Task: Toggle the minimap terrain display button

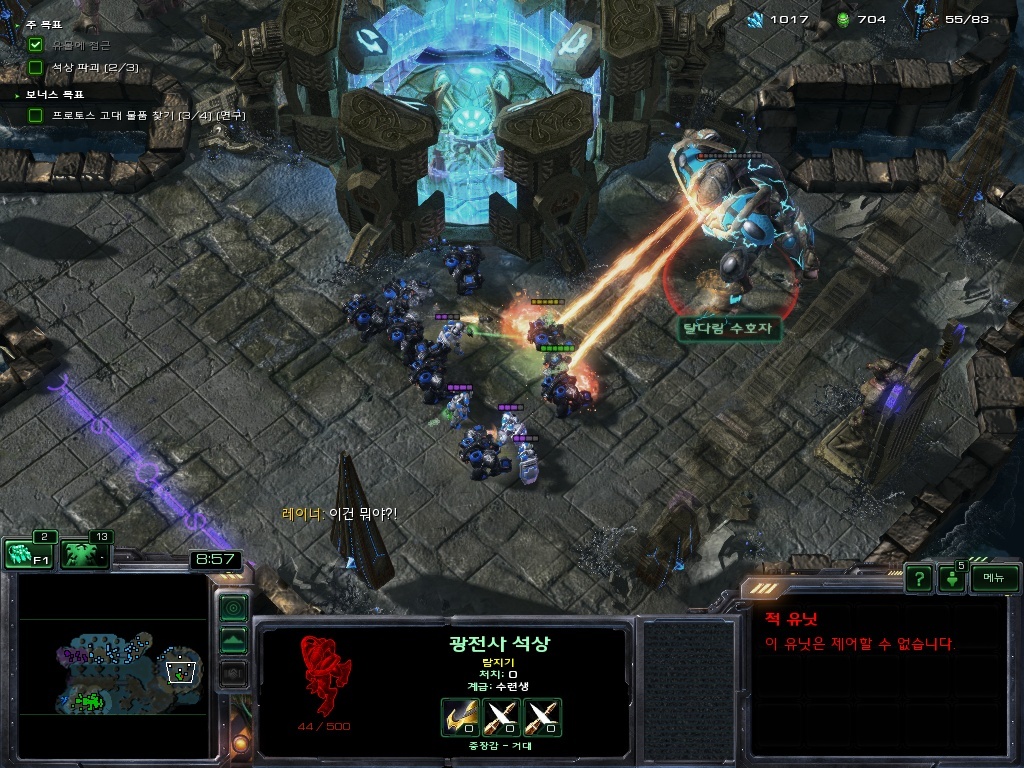Action: [x=233, y=641]
